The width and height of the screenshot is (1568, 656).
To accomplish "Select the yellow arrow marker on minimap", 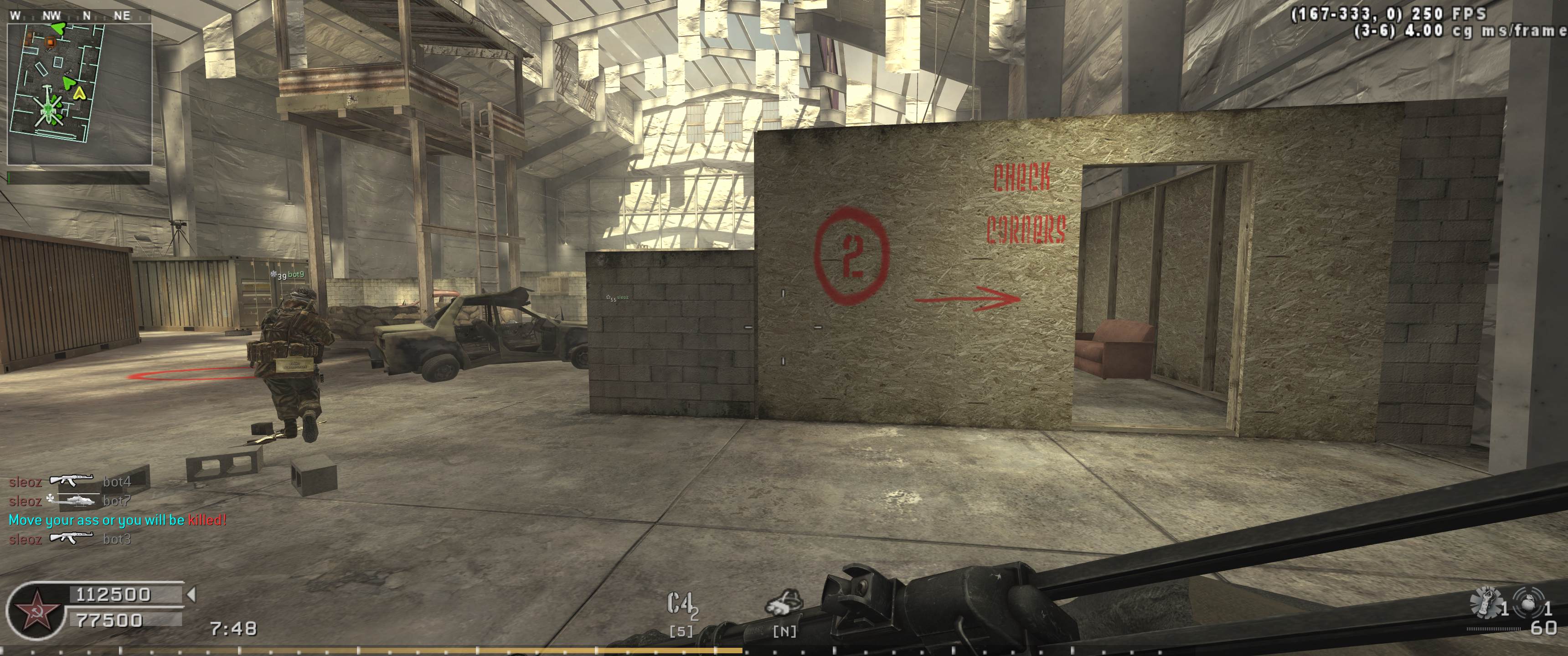I will pos(79,93).
